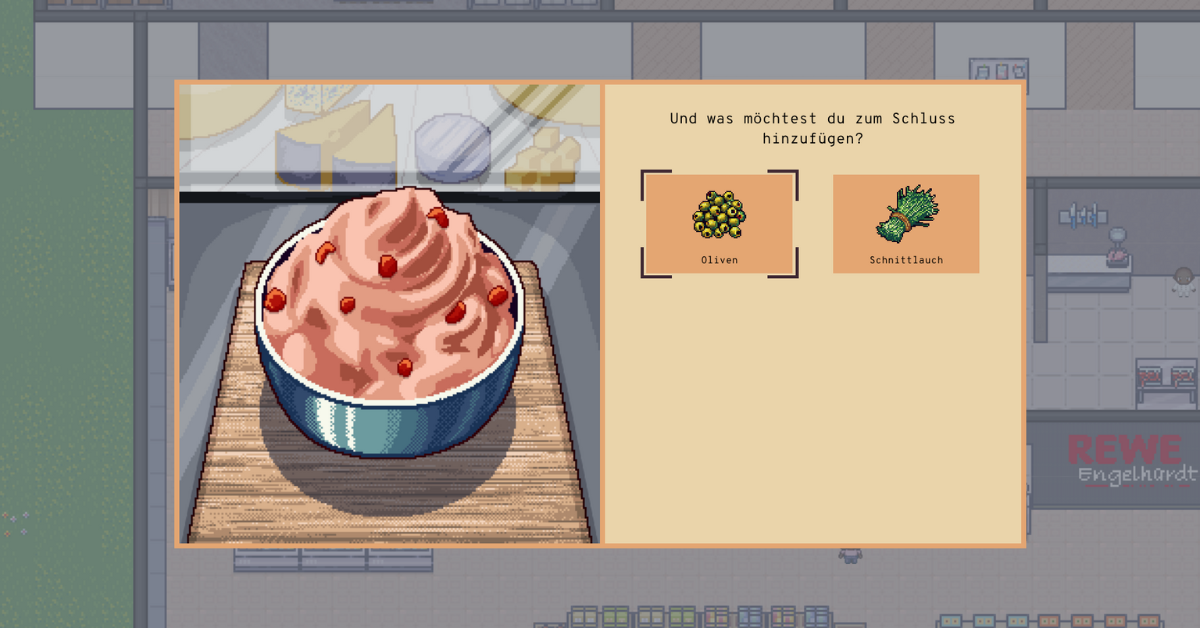Select Schnittlauch as the final ingredient
Screen dimensions: 1200x628
pyautogui.click(x=905, y=223)
